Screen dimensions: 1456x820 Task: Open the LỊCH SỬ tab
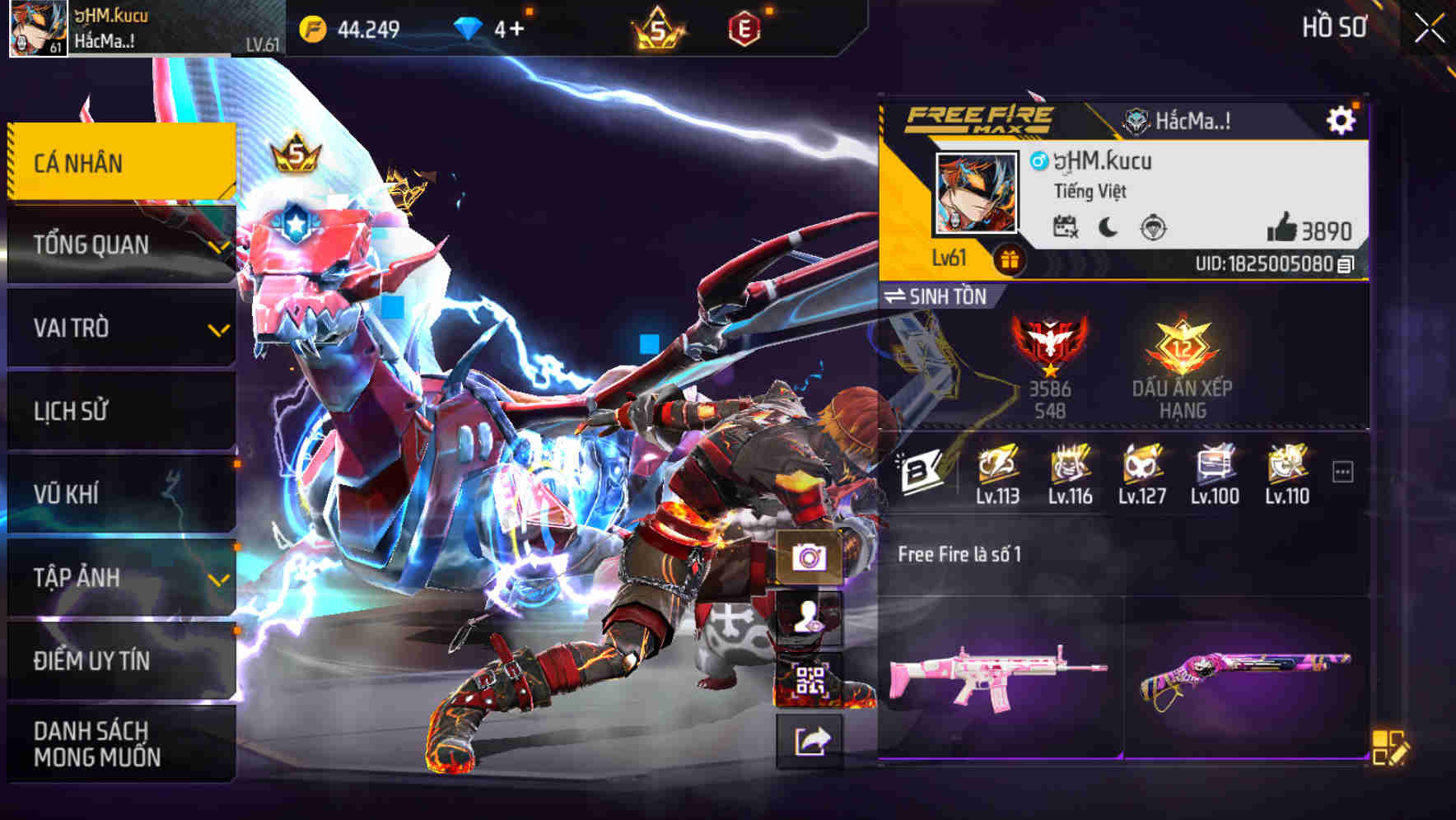click(119, 411)
